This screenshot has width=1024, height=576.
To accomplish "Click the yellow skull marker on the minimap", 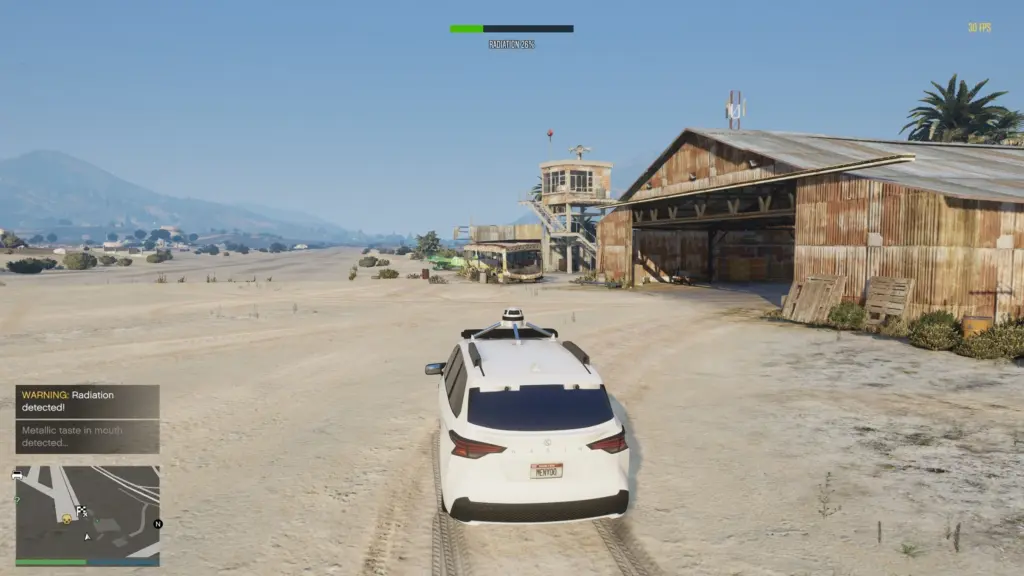I will (67, 518).
